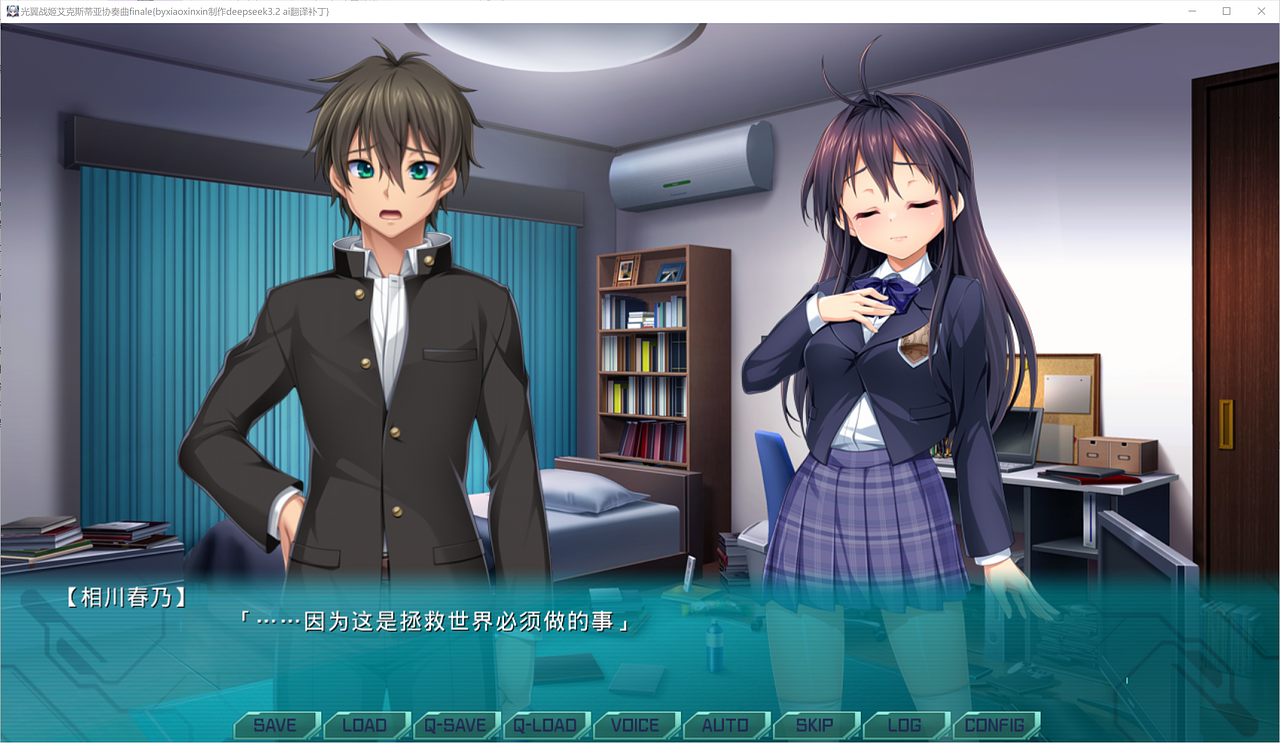Activate SKIP mode

click(815, 725)
